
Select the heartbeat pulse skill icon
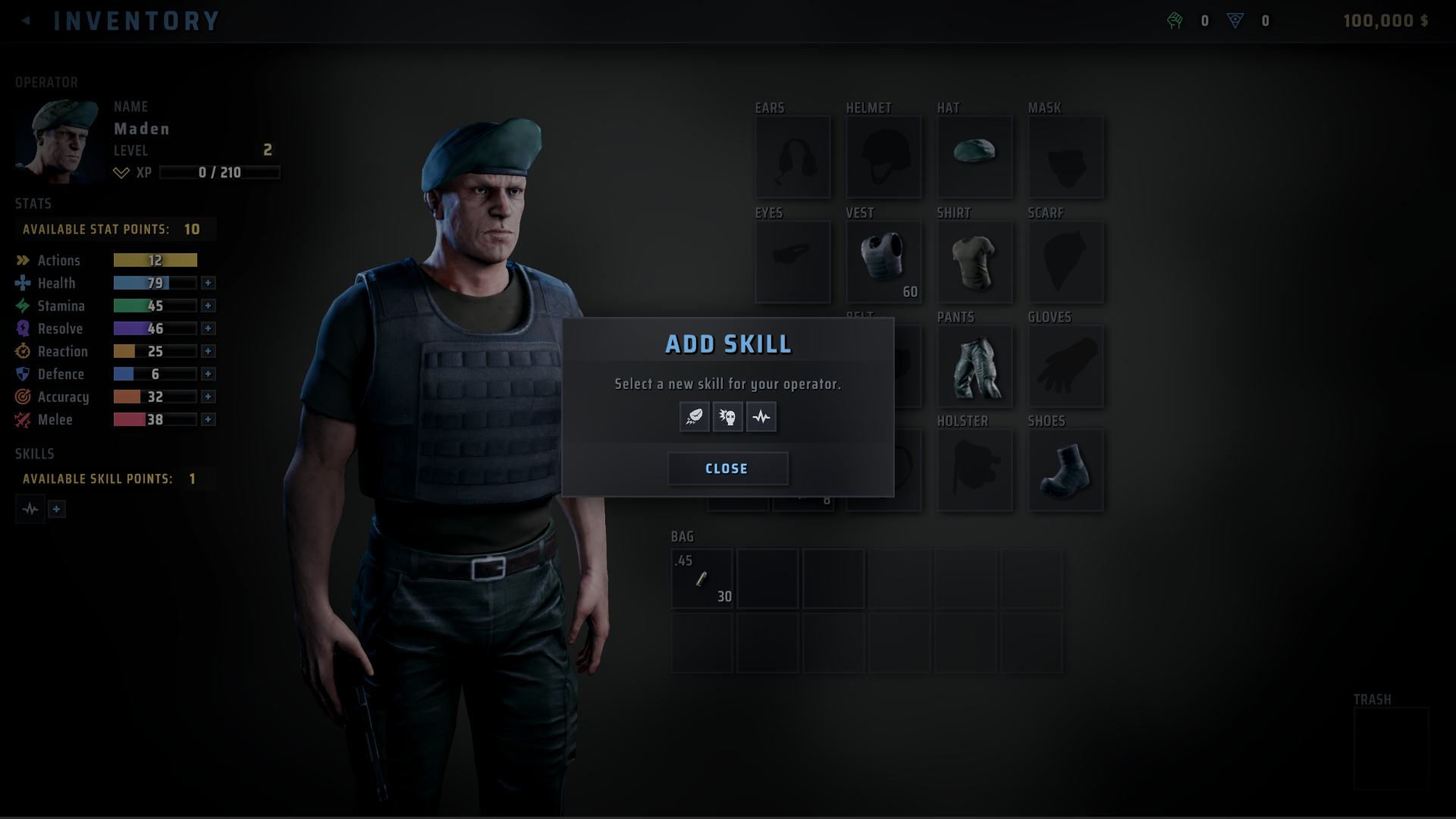pyautogui.click(x=761, y=416)
